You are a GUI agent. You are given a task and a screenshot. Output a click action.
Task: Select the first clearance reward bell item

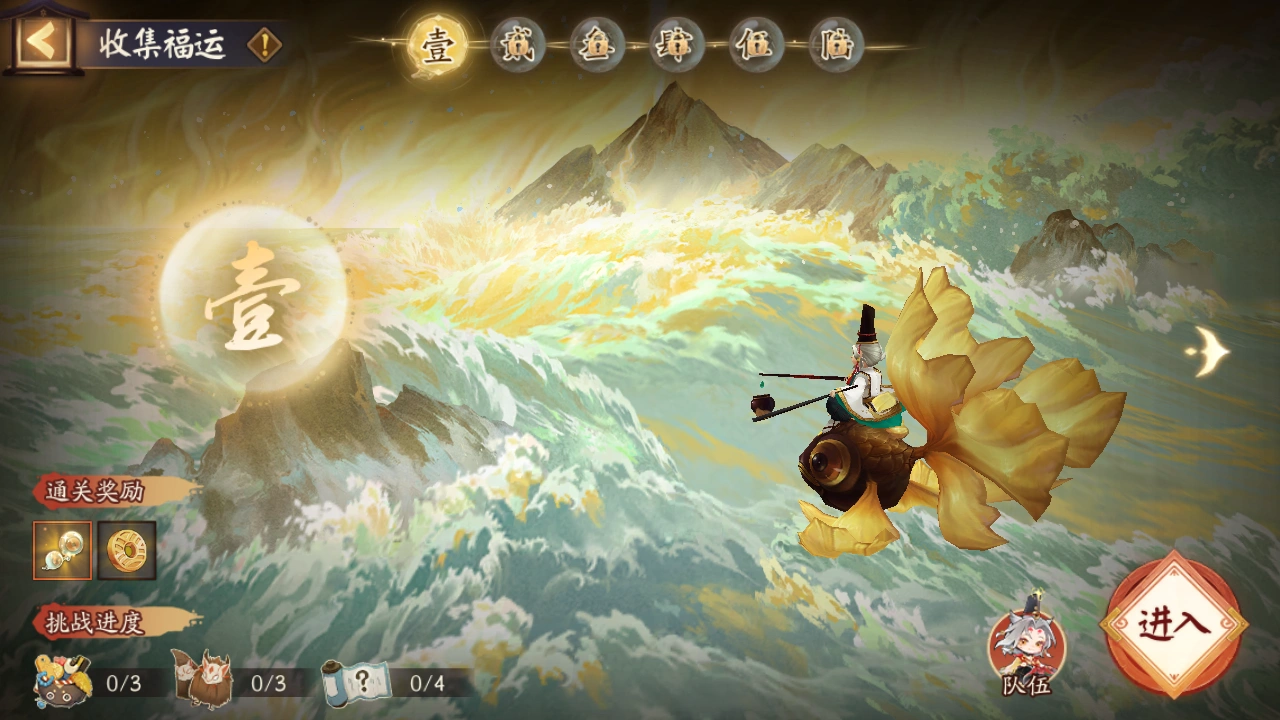62,551
